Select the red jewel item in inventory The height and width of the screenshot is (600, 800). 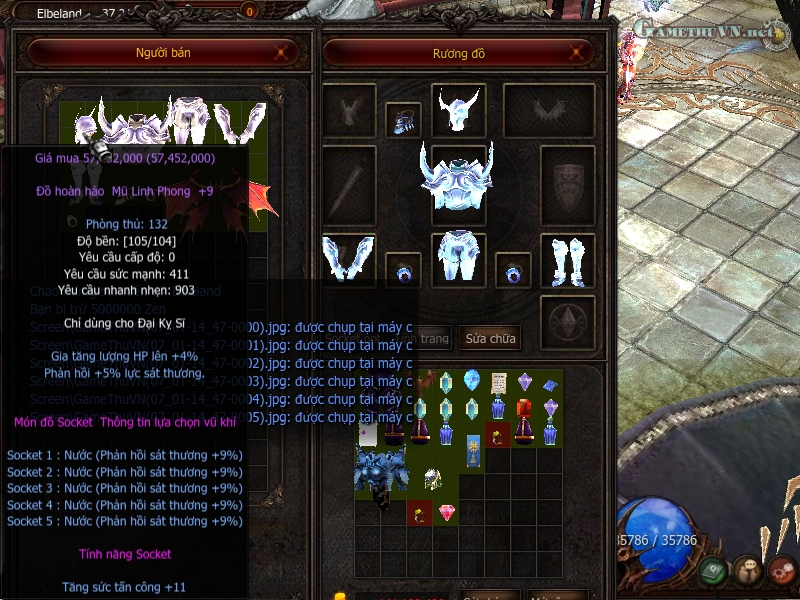point(523,408)
